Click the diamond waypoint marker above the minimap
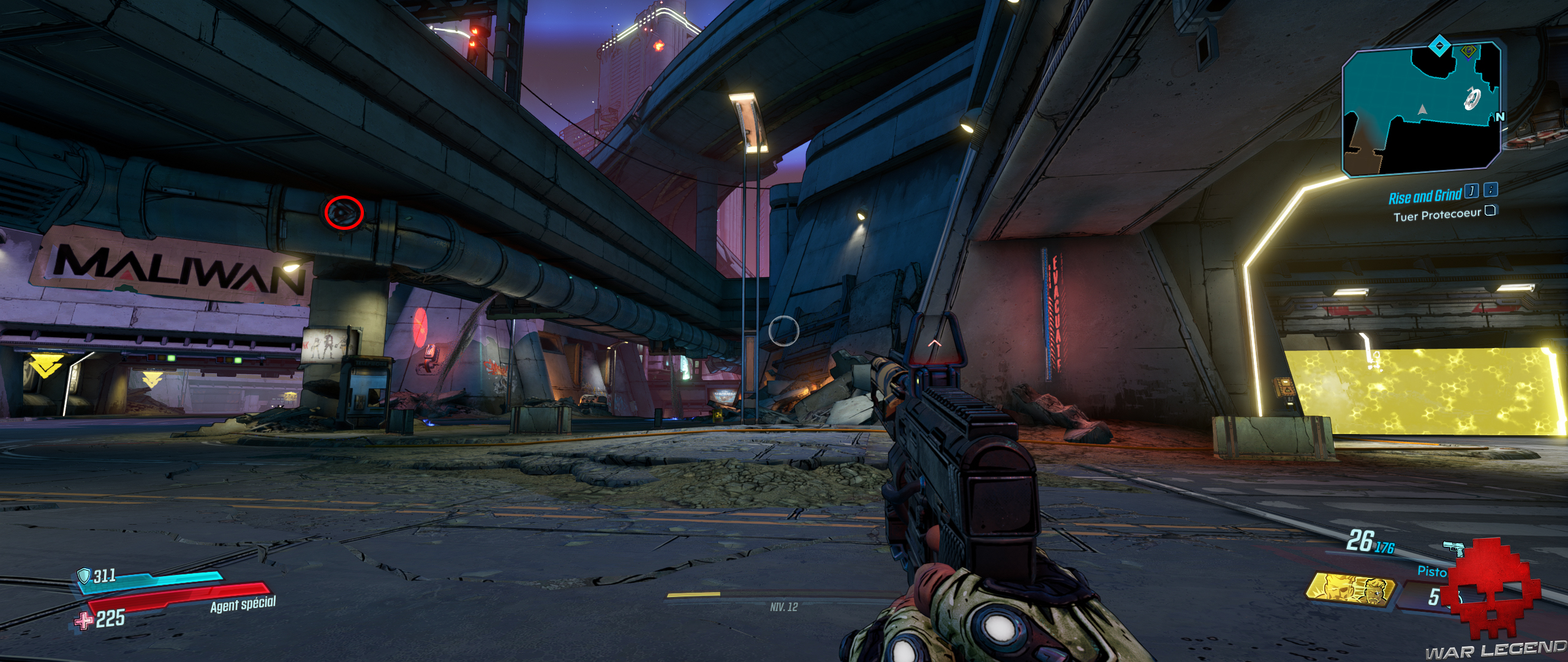 1438,45
